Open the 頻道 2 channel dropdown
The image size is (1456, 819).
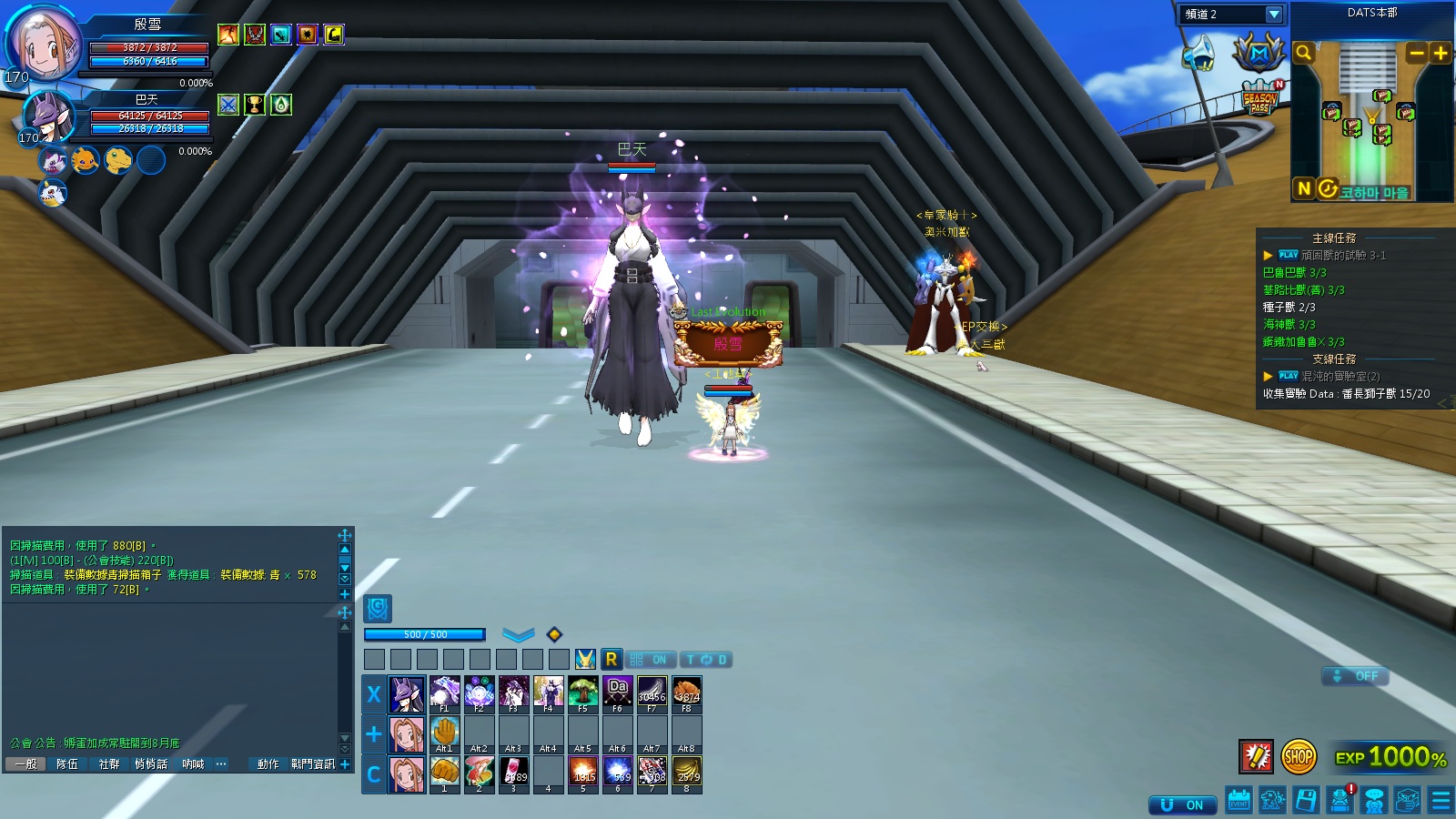coord(1273,15)
